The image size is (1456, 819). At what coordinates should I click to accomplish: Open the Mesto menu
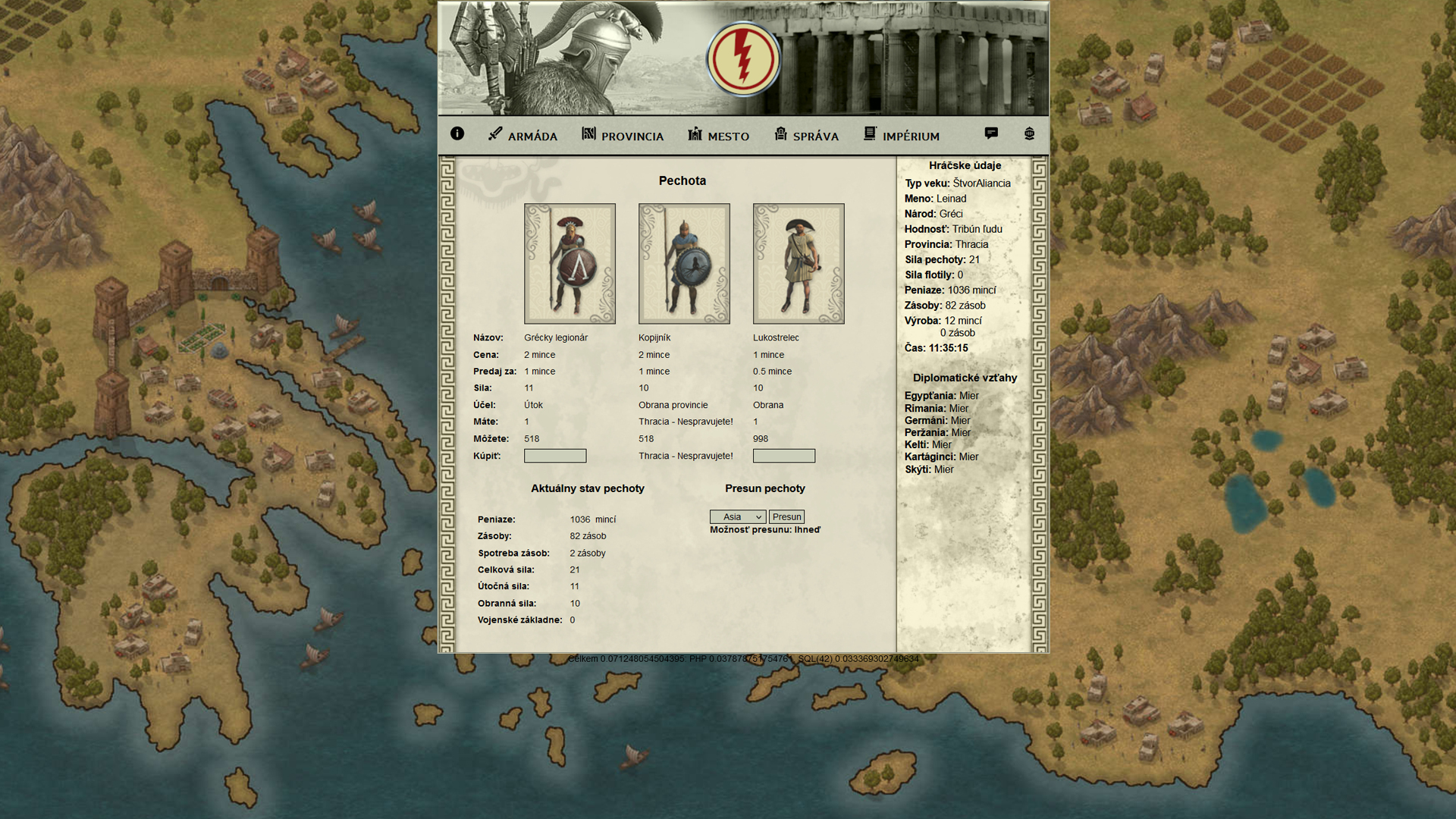[x=718, y=136]
